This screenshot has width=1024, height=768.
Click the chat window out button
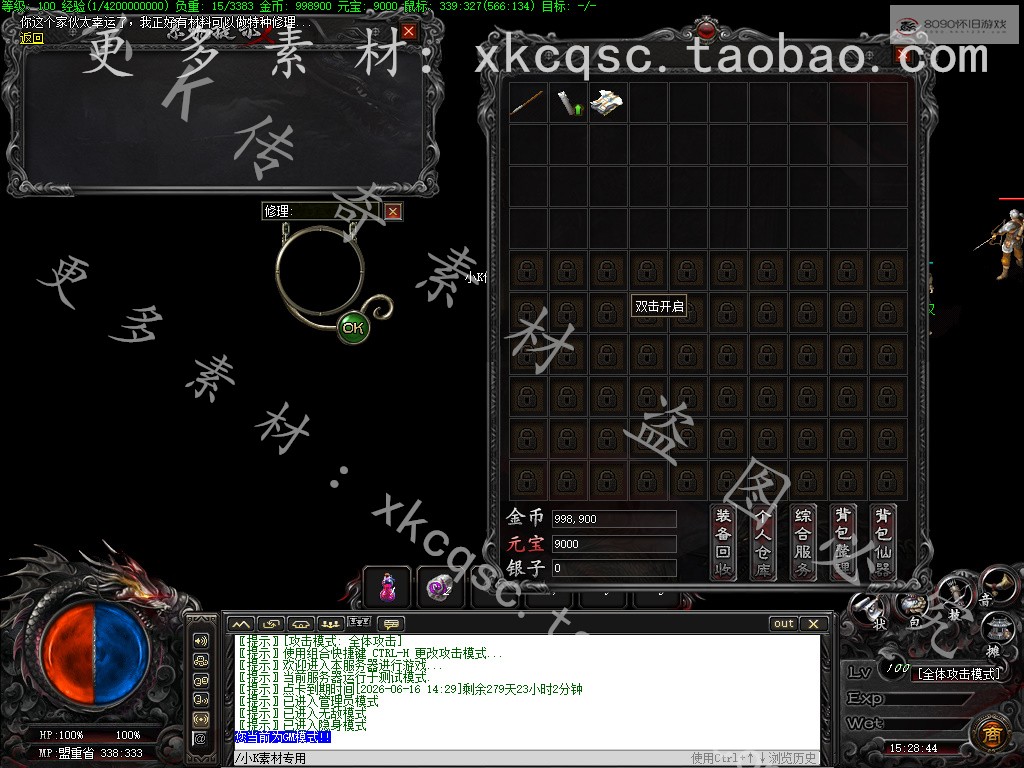[784, 624]
